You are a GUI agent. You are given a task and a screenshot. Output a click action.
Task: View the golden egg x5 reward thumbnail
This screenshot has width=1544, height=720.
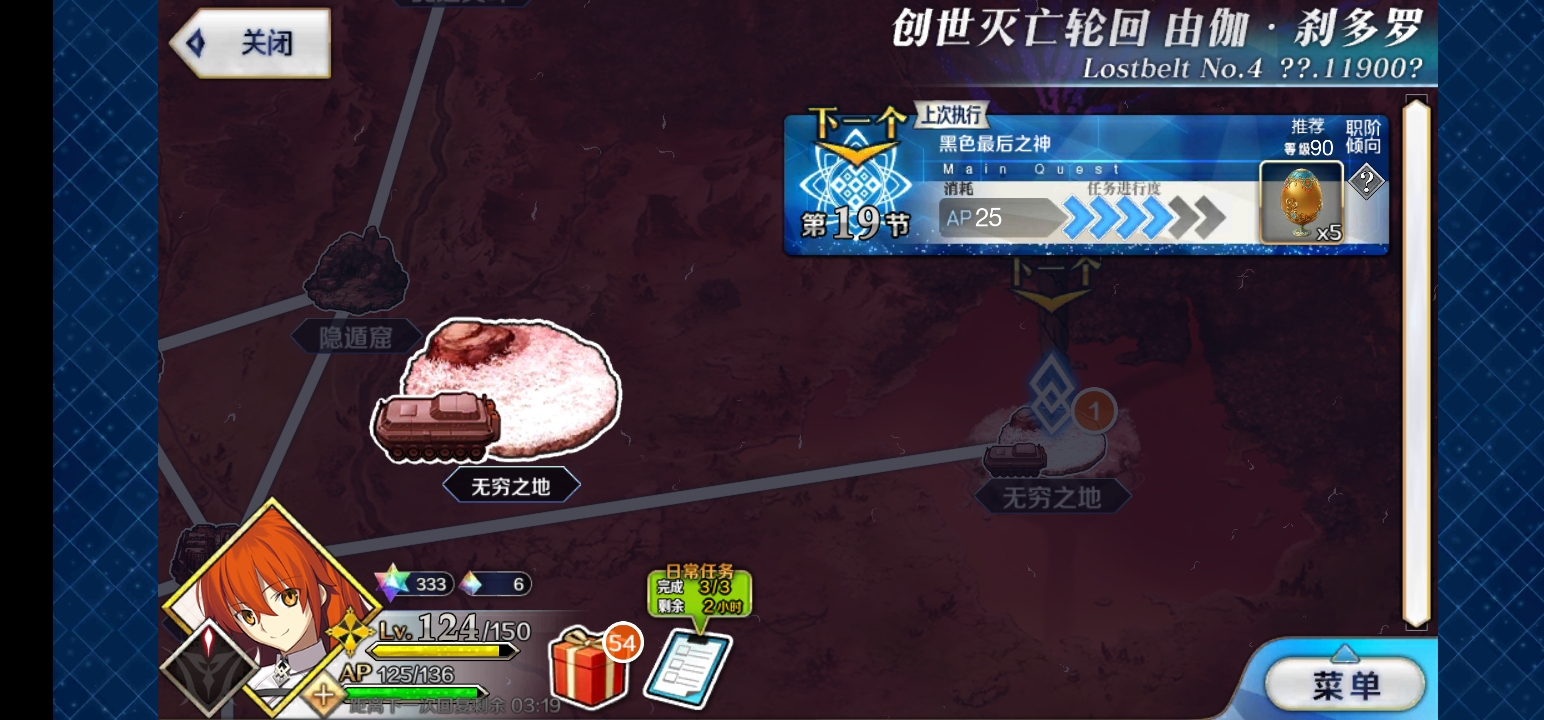click(x=1302, y=200)
